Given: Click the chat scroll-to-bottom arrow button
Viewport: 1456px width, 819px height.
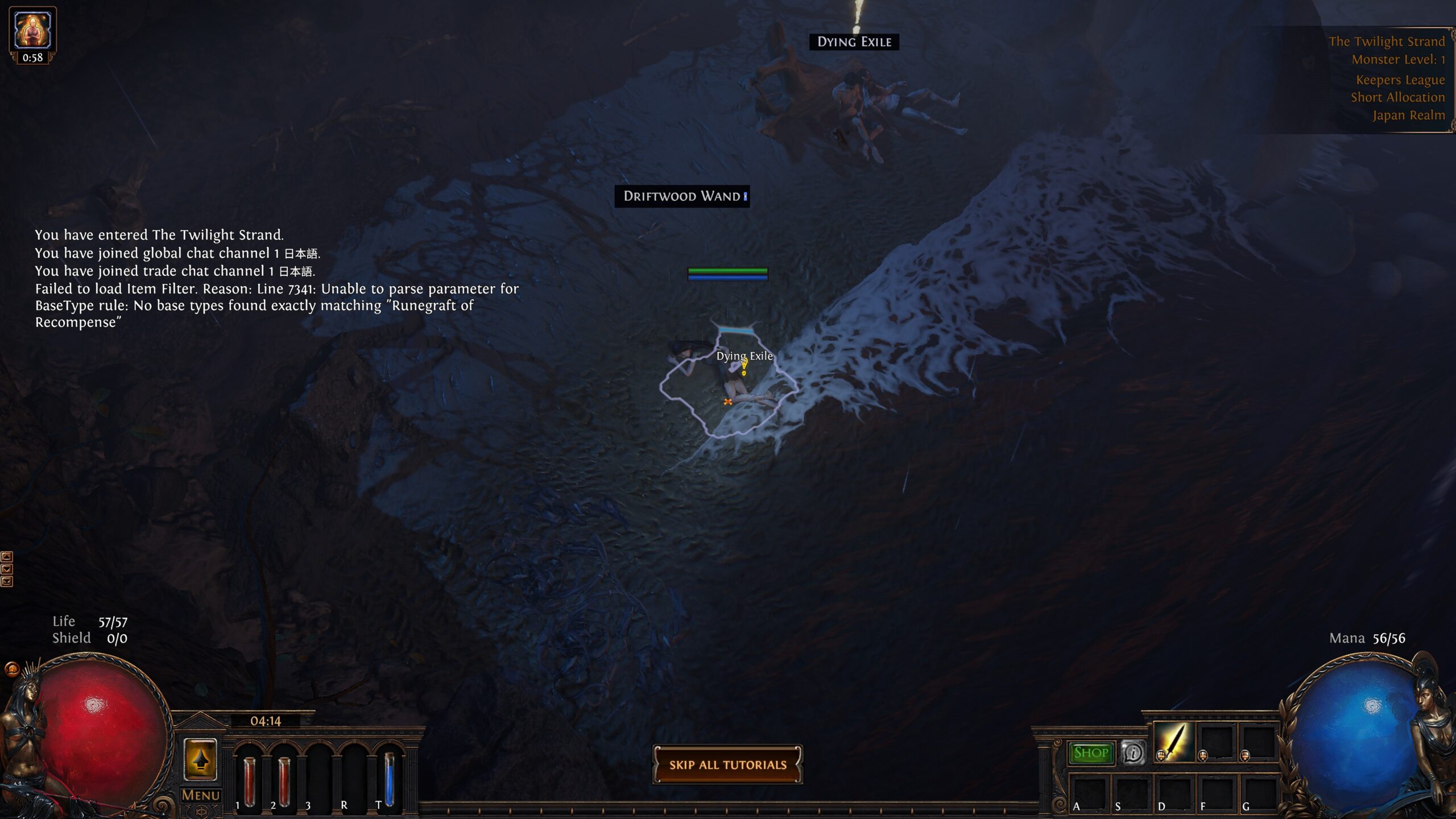Looking at the screenshot, I should [x=7, y=581].
